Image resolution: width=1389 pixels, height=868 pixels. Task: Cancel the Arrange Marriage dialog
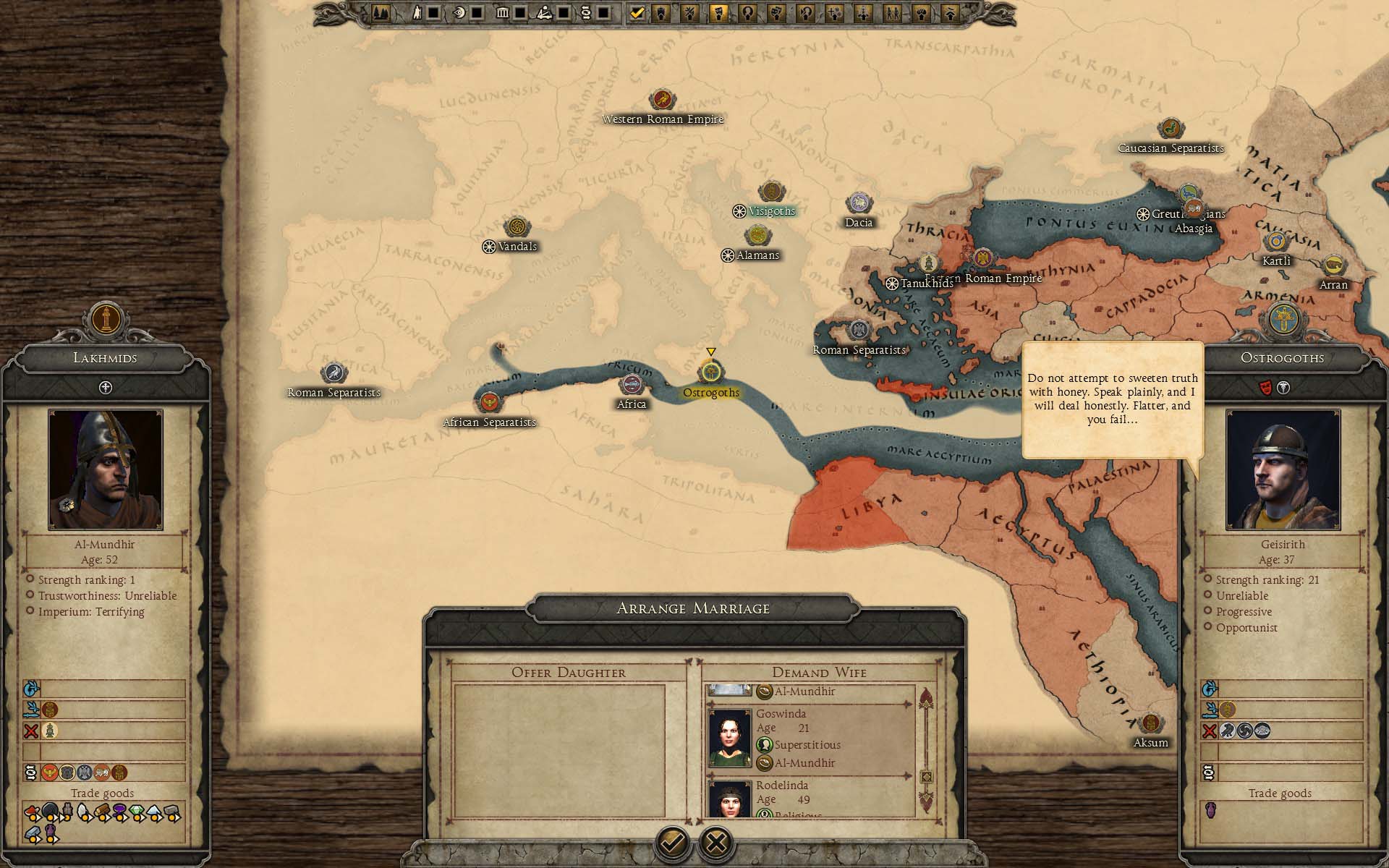point(716,842)
